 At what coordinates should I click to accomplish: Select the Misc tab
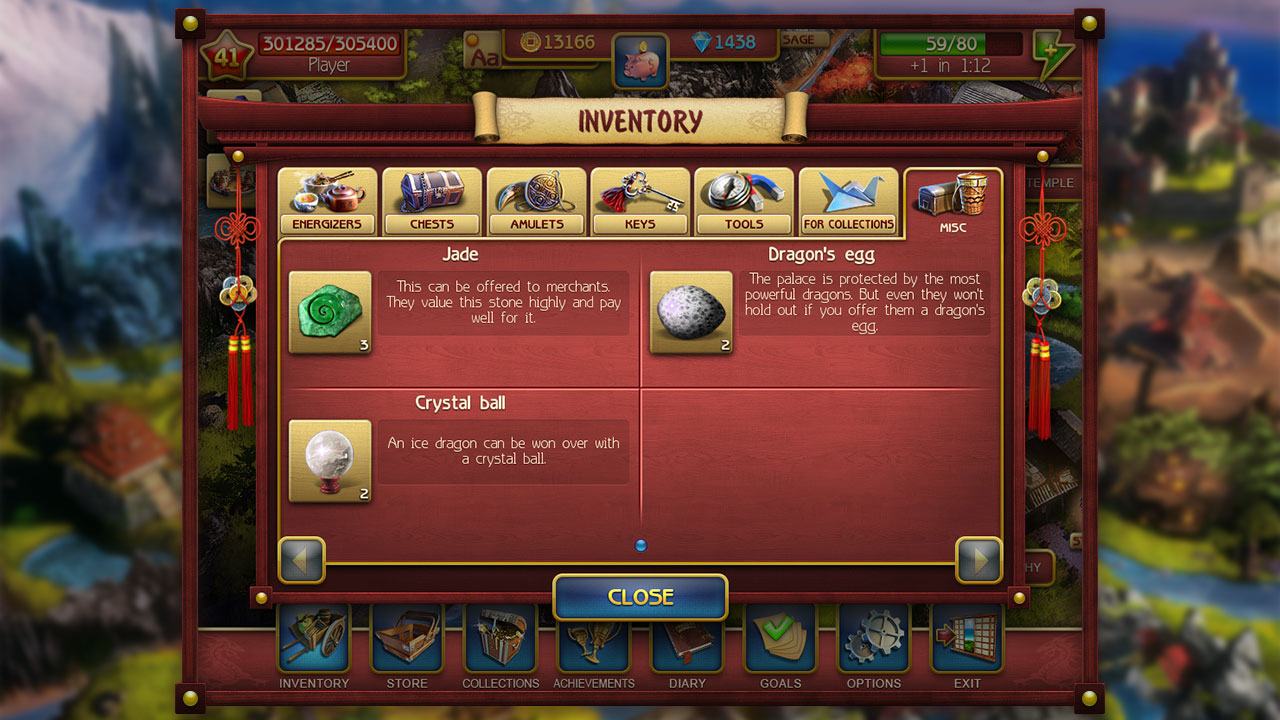pos(953,203)
